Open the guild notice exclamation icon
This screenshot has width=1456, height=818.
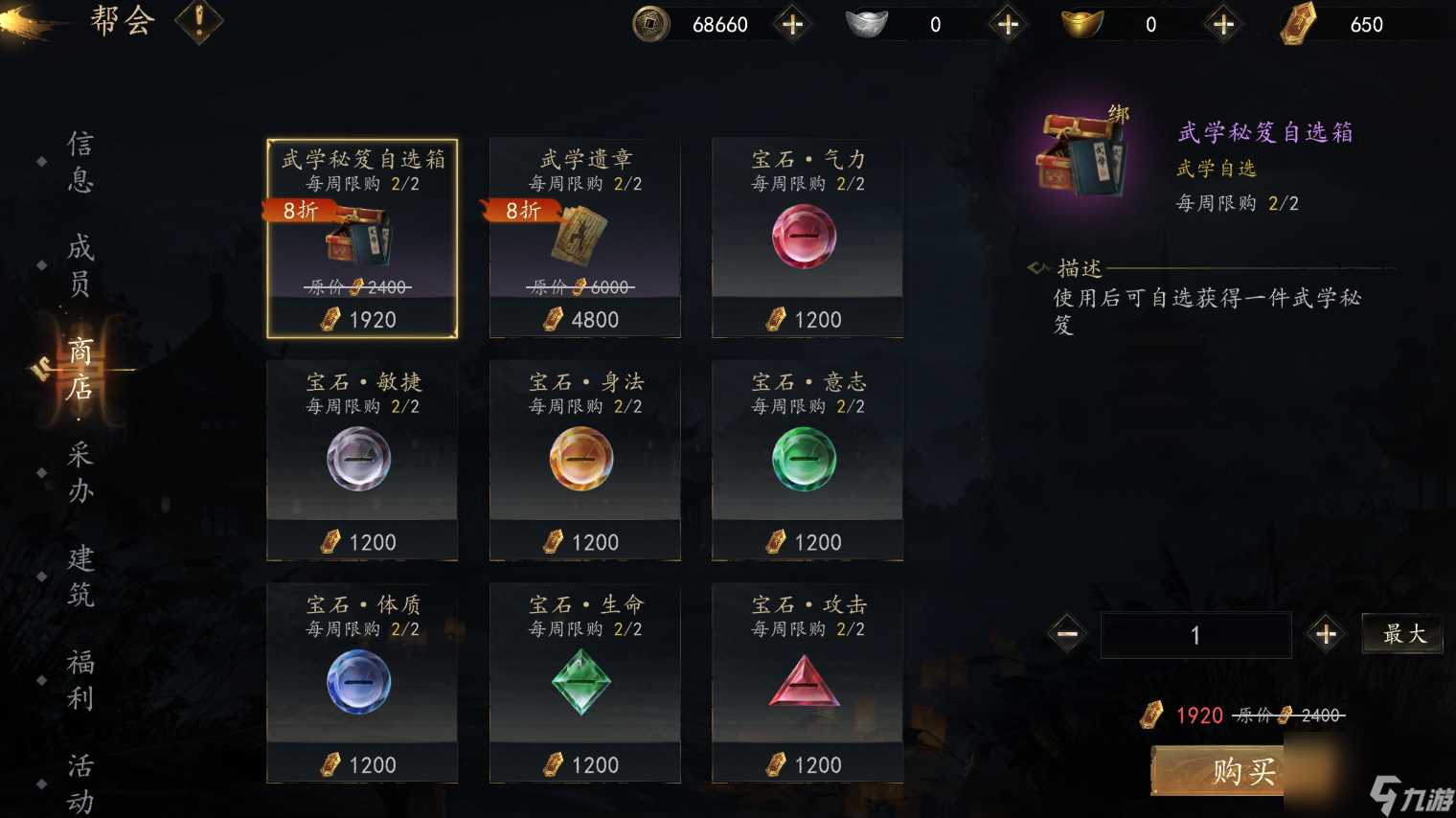(x=199, y=23)
